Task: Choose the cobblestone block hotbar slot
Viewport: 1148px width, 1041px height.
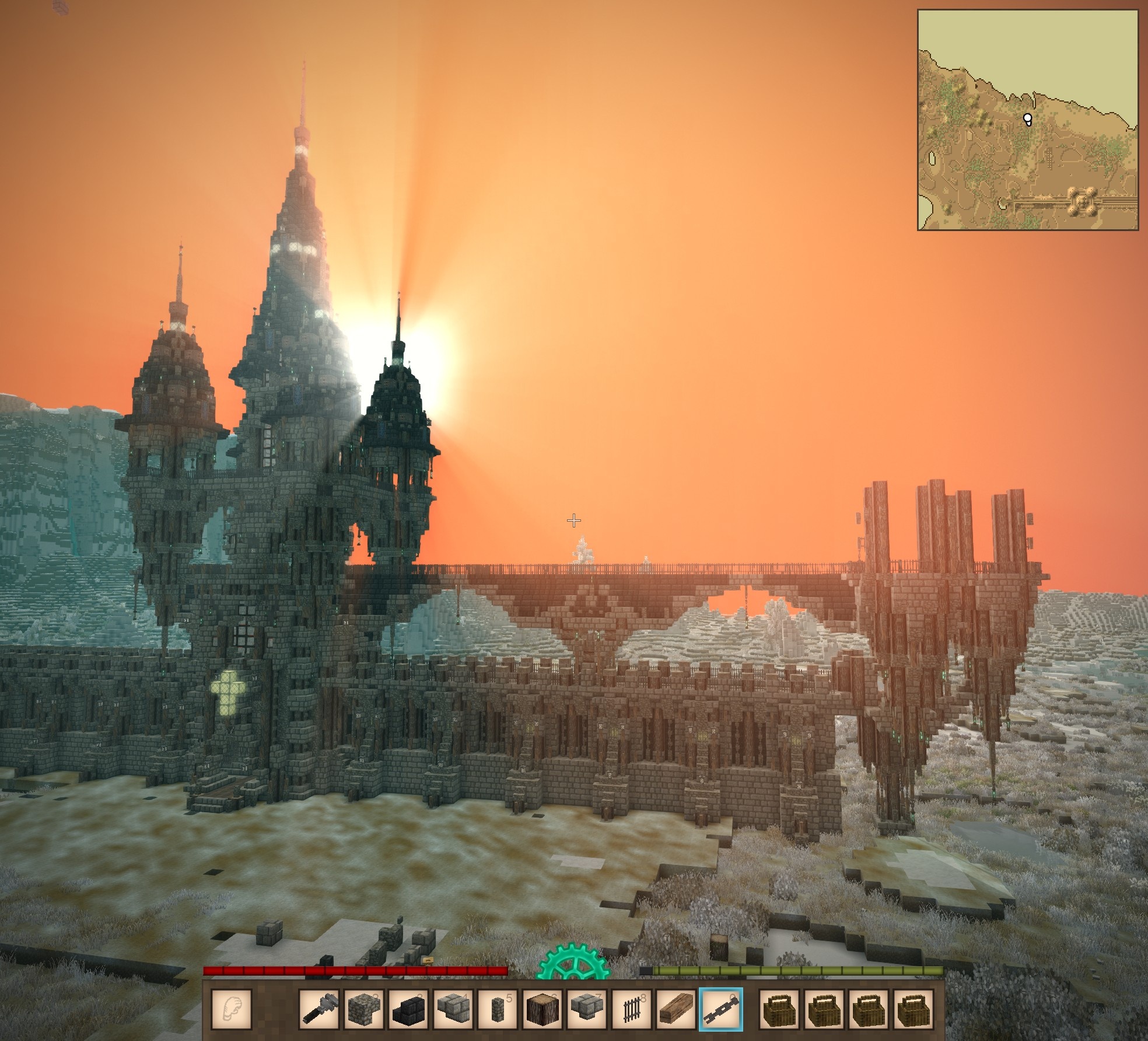Action: pos(364,1009)
